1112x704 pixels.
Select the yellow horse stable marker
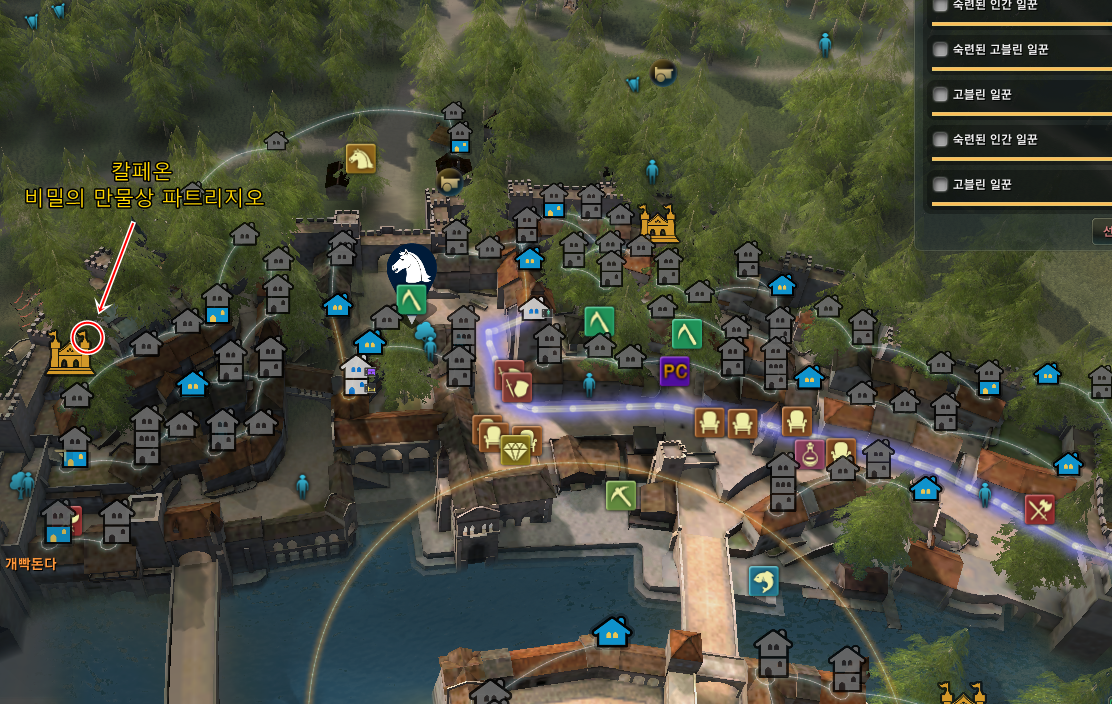pos(360,158)
